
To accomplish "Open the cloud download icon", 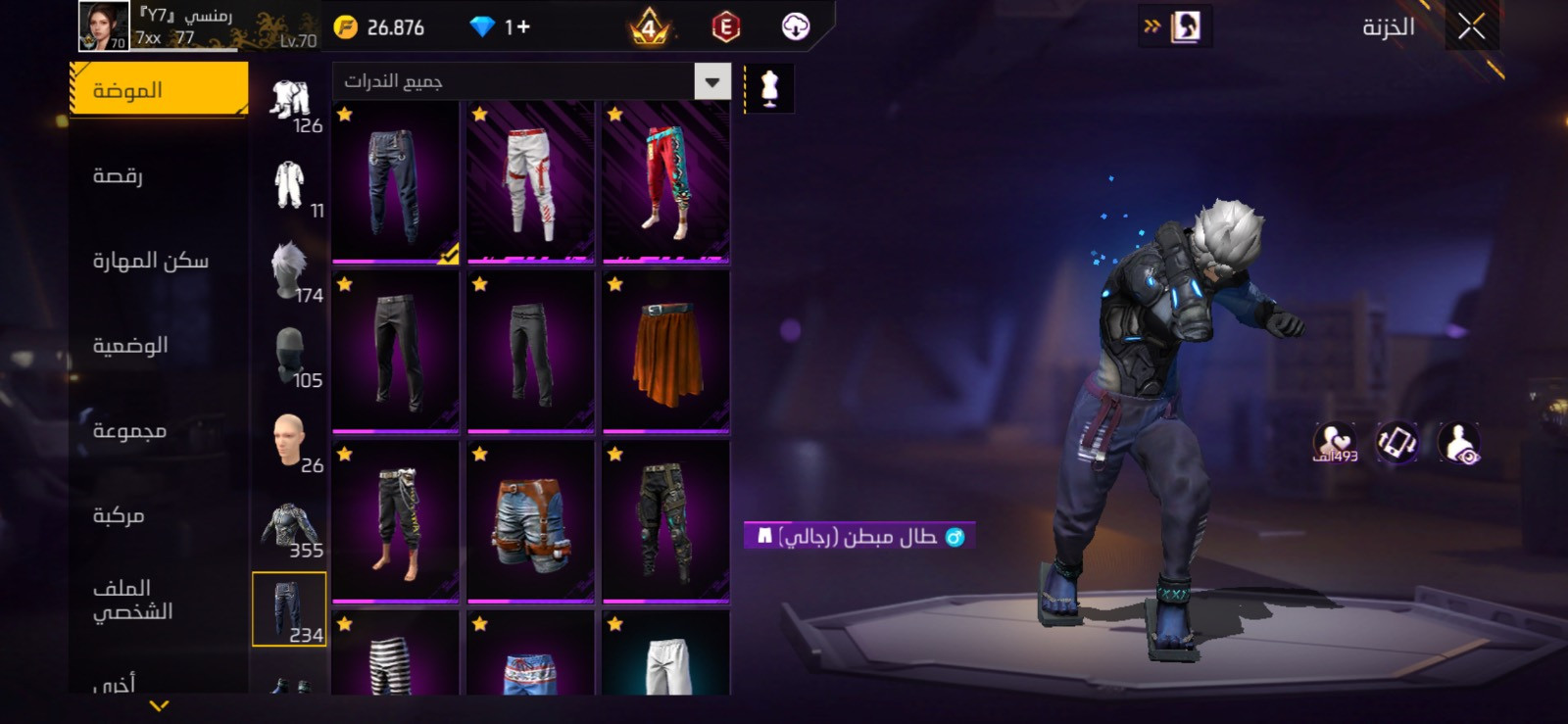I will click(x=796, y=27).
